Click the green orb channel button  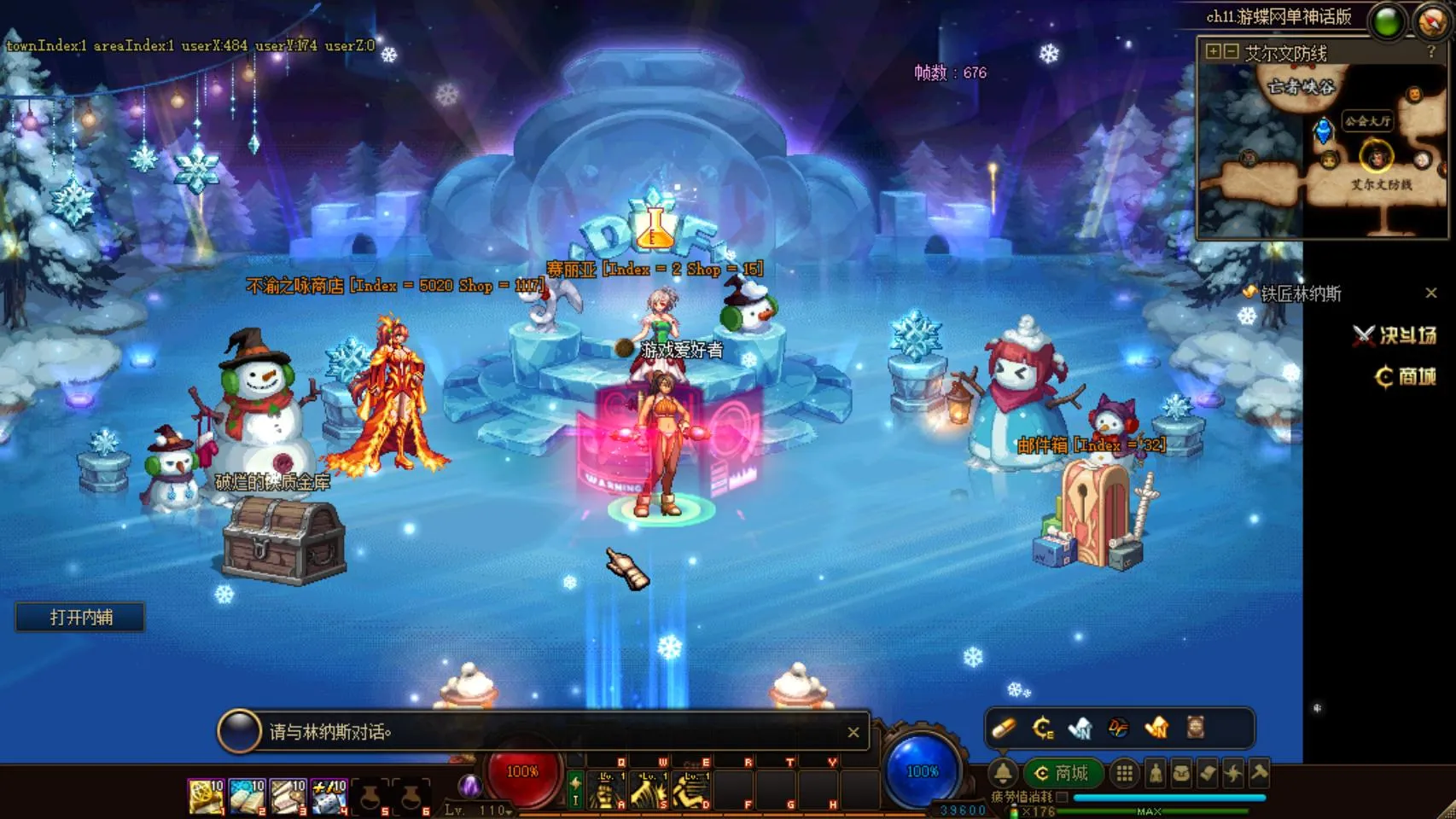(x=1388, y=21)
